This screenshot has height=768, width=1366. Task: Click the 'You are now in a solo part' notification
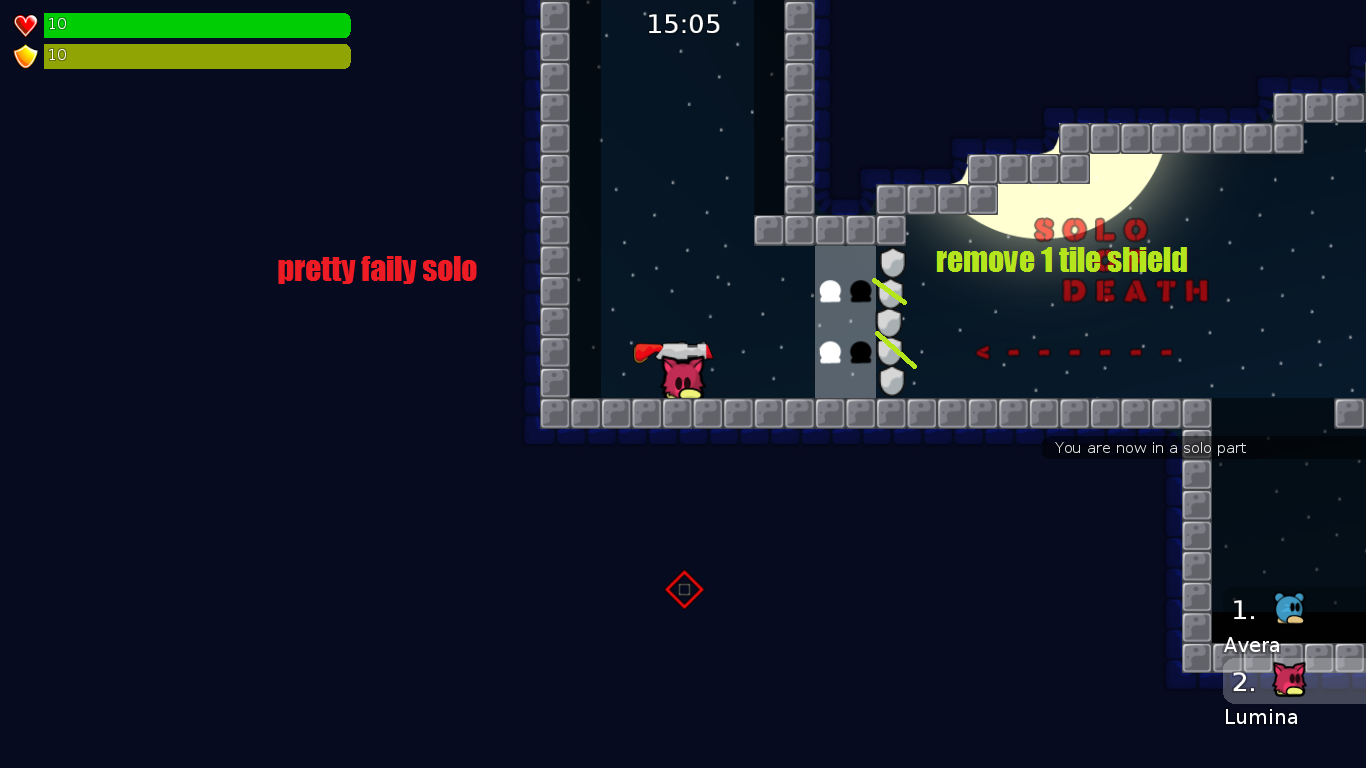pyautogui.click(x=1150, y=448)
